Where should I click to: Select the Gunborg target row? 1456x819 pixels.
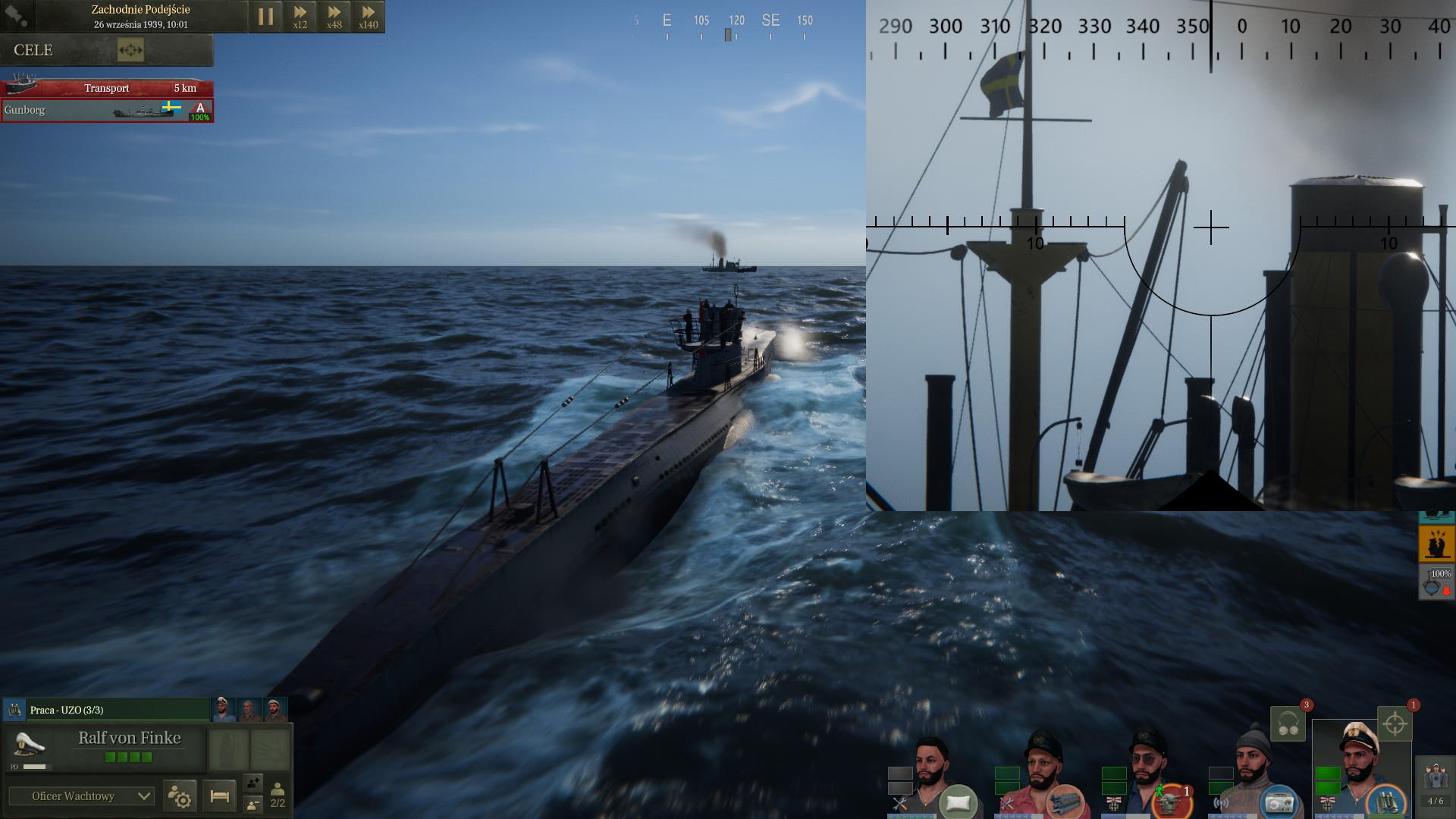pos(106,110)
